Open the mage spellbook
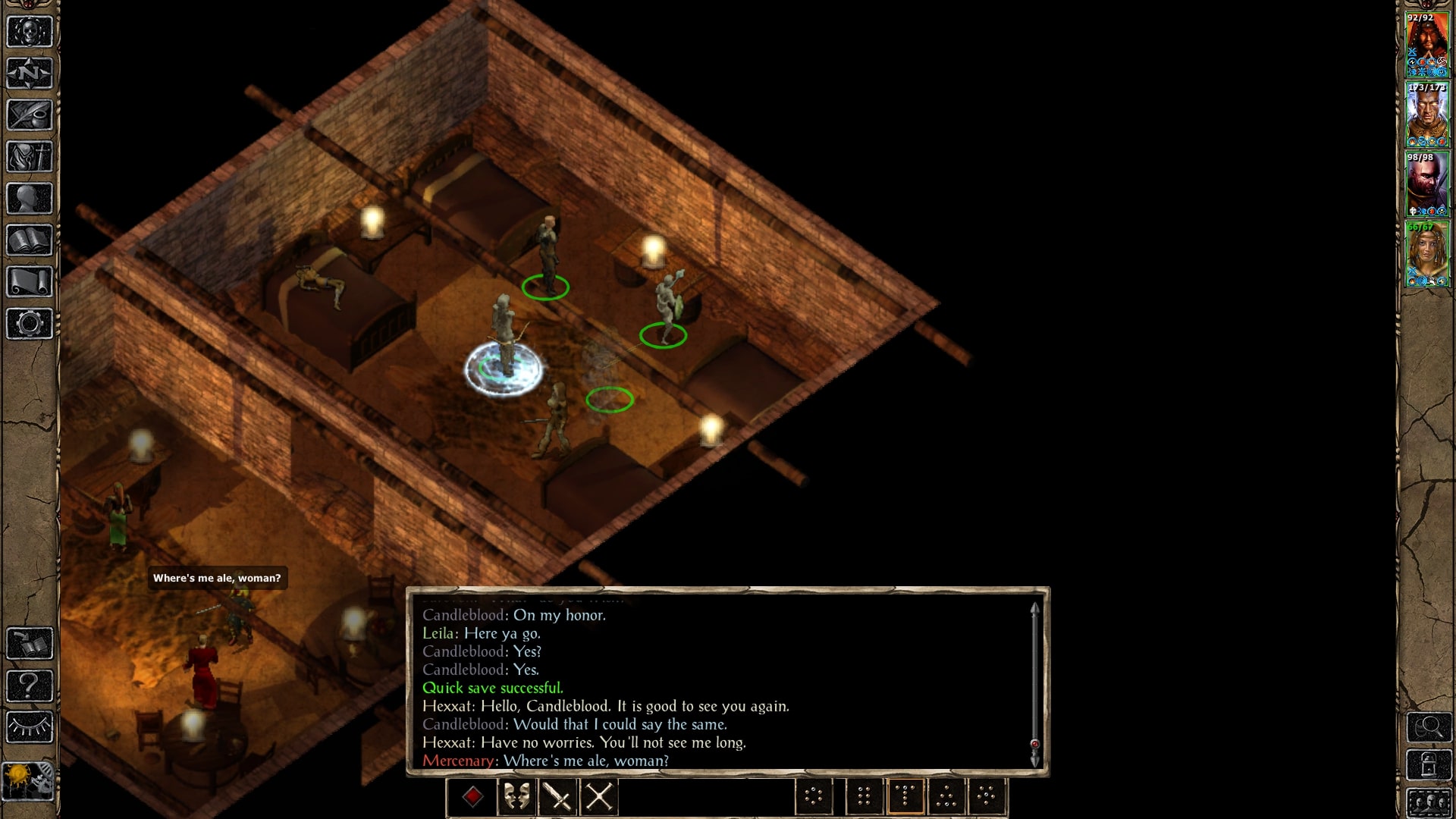Viewport: 1456px width, 819px height. pyautogui.click(x=30, y=240)
